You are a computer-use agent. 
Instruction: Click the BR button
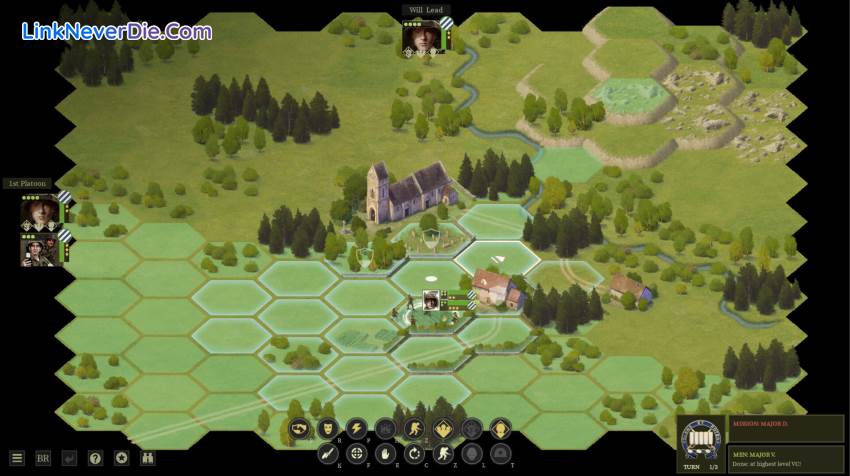pyautogui.click(x=43, y=458)
